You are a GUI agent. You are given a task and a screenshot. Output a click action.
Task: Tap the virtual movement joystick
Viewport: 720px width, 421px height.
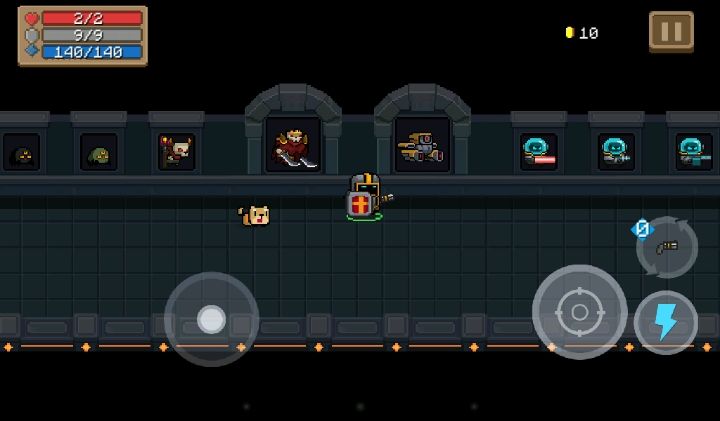(211, 319)
